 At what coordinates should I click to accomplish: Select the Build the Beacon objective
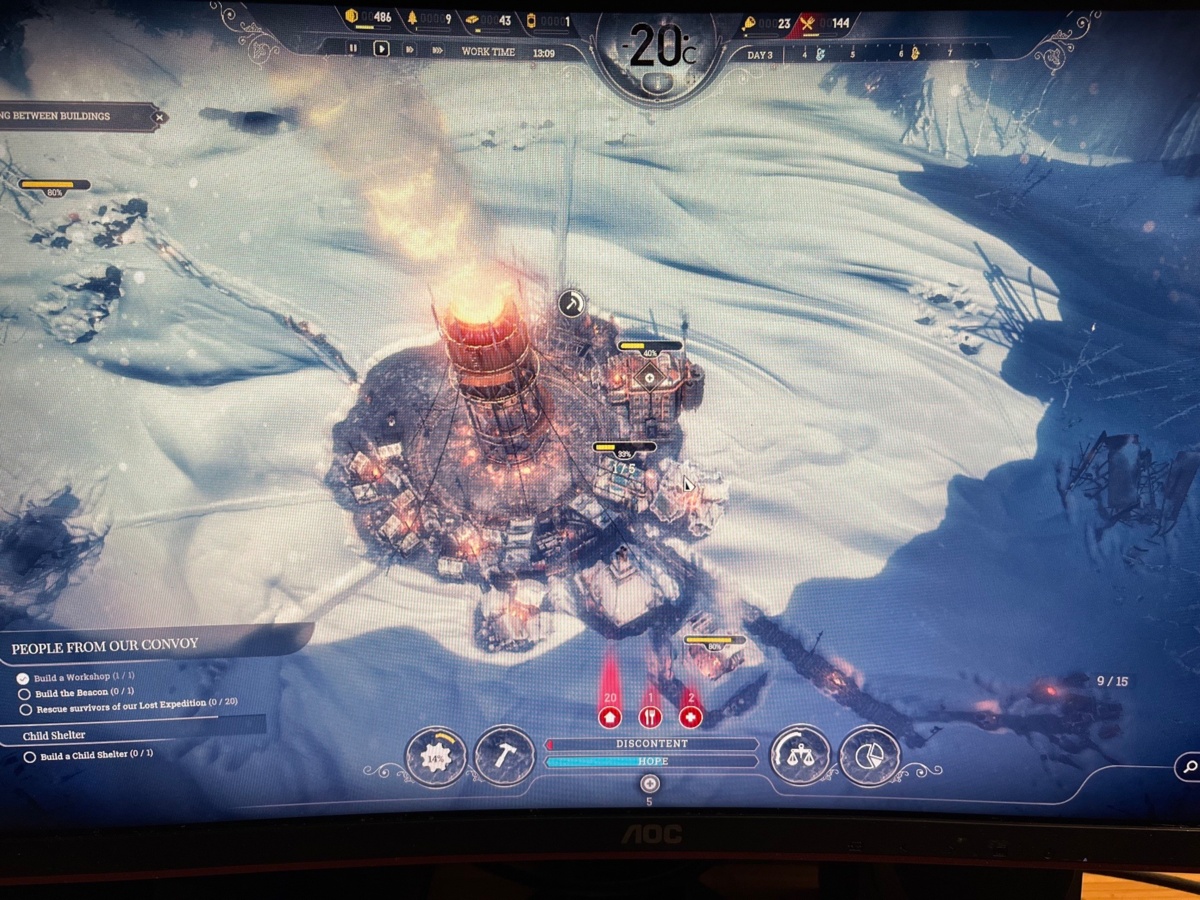pos(84,693)
